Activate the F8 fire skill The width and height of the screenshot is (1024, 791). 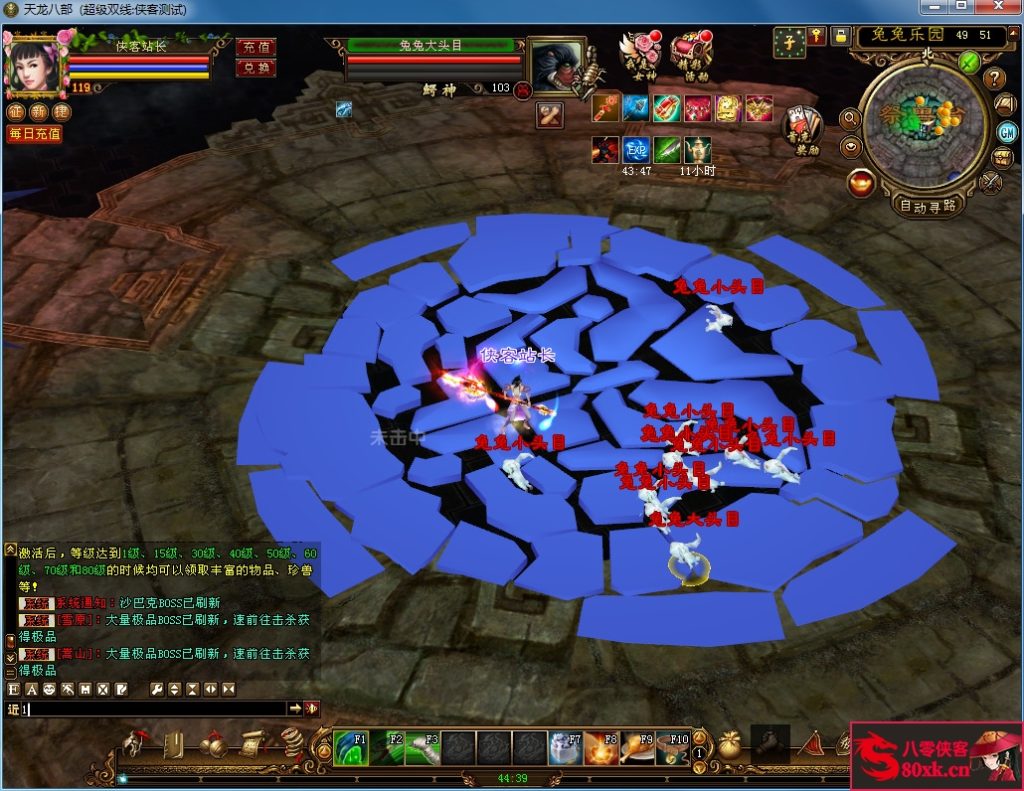(x=600, y=748)
